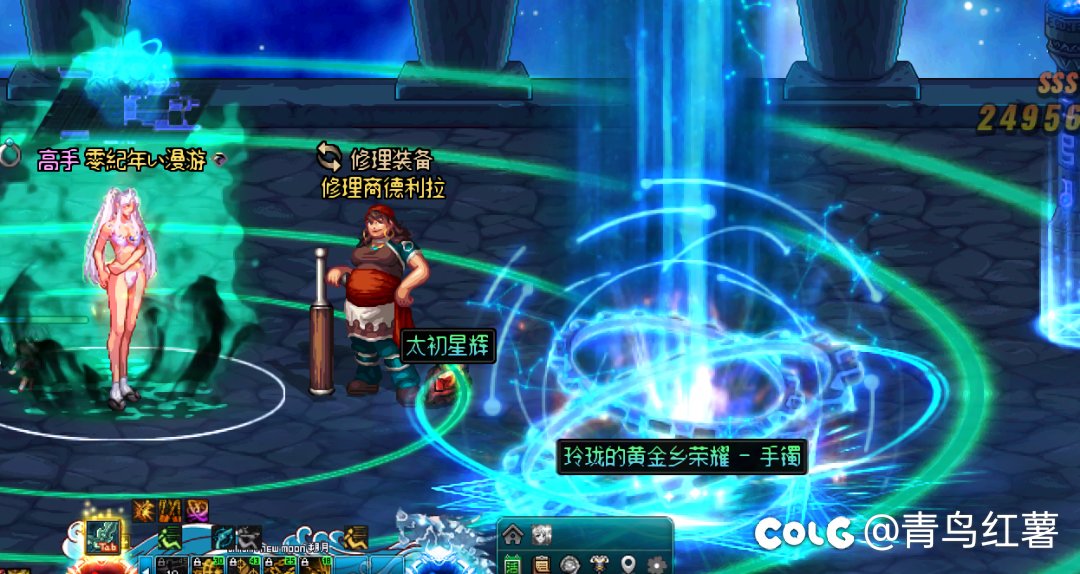Click the map pin location icon
Screen dimensions: 1080x574
pyautogui.click(x=628, y=564)
